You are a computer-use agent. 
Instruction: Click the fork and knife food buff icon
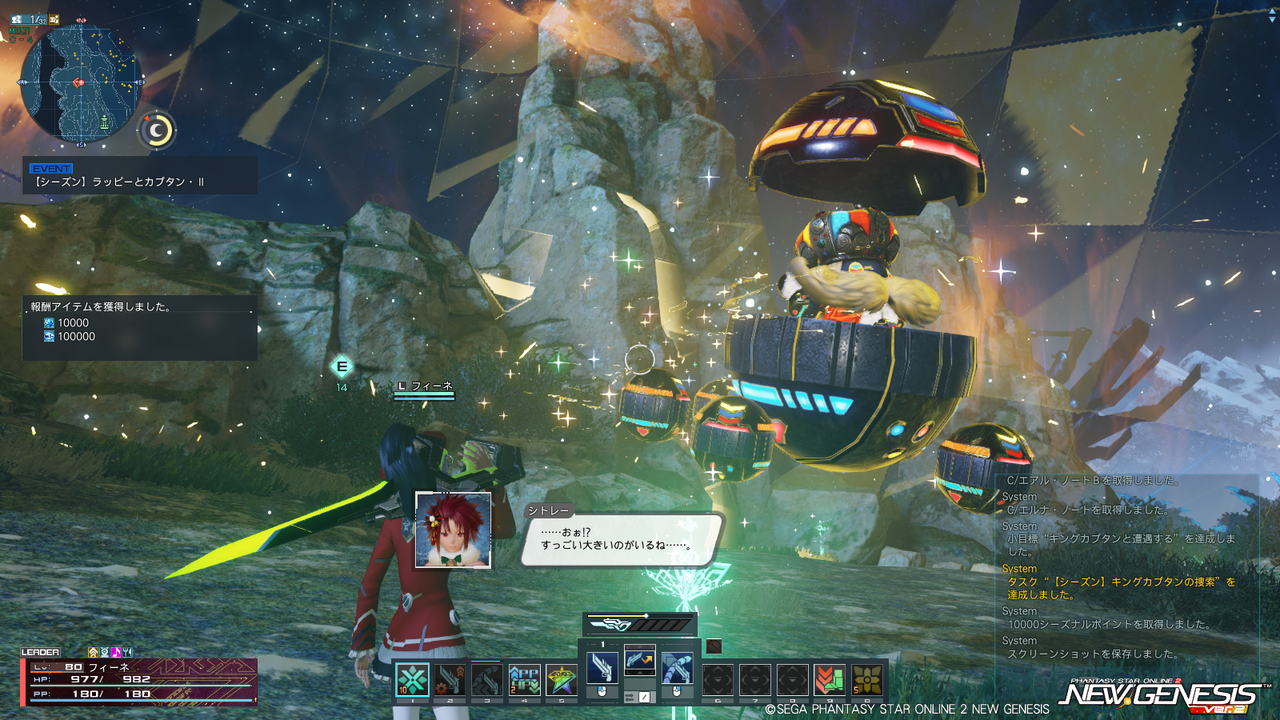pyautogui.click(x=128, y=652)
